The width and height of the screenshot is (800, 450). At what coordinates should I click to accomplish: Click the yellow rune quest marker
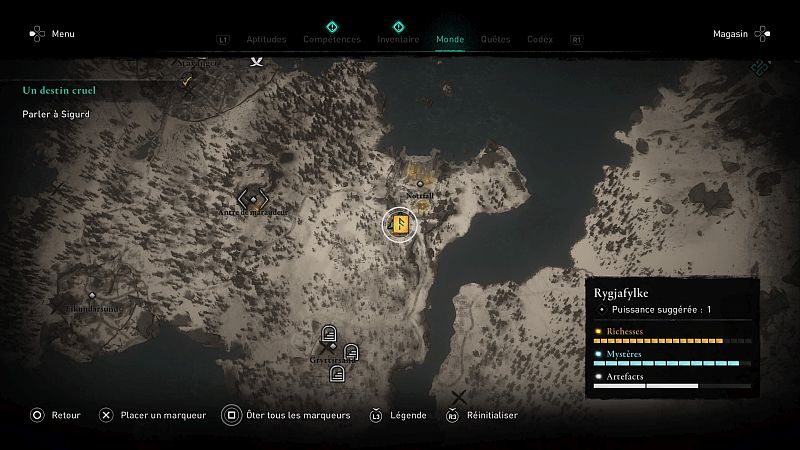[x=399, y=224]
